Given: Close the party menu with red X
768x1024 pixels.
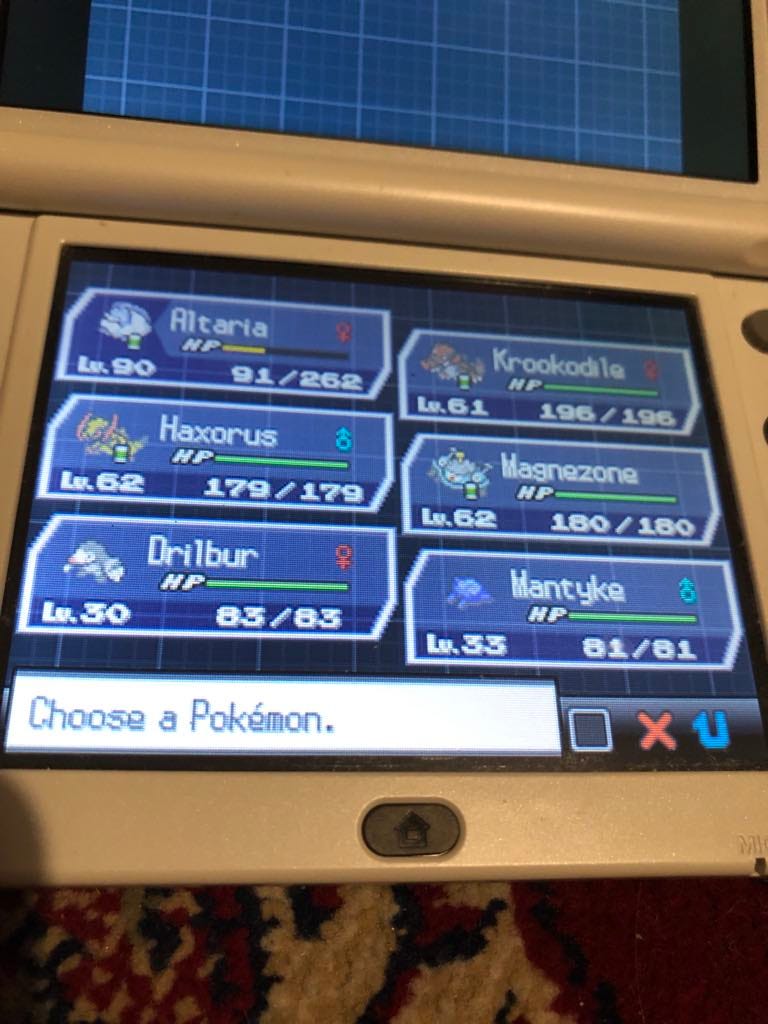Looking at the screenshot, I should (x=657, y=731).
